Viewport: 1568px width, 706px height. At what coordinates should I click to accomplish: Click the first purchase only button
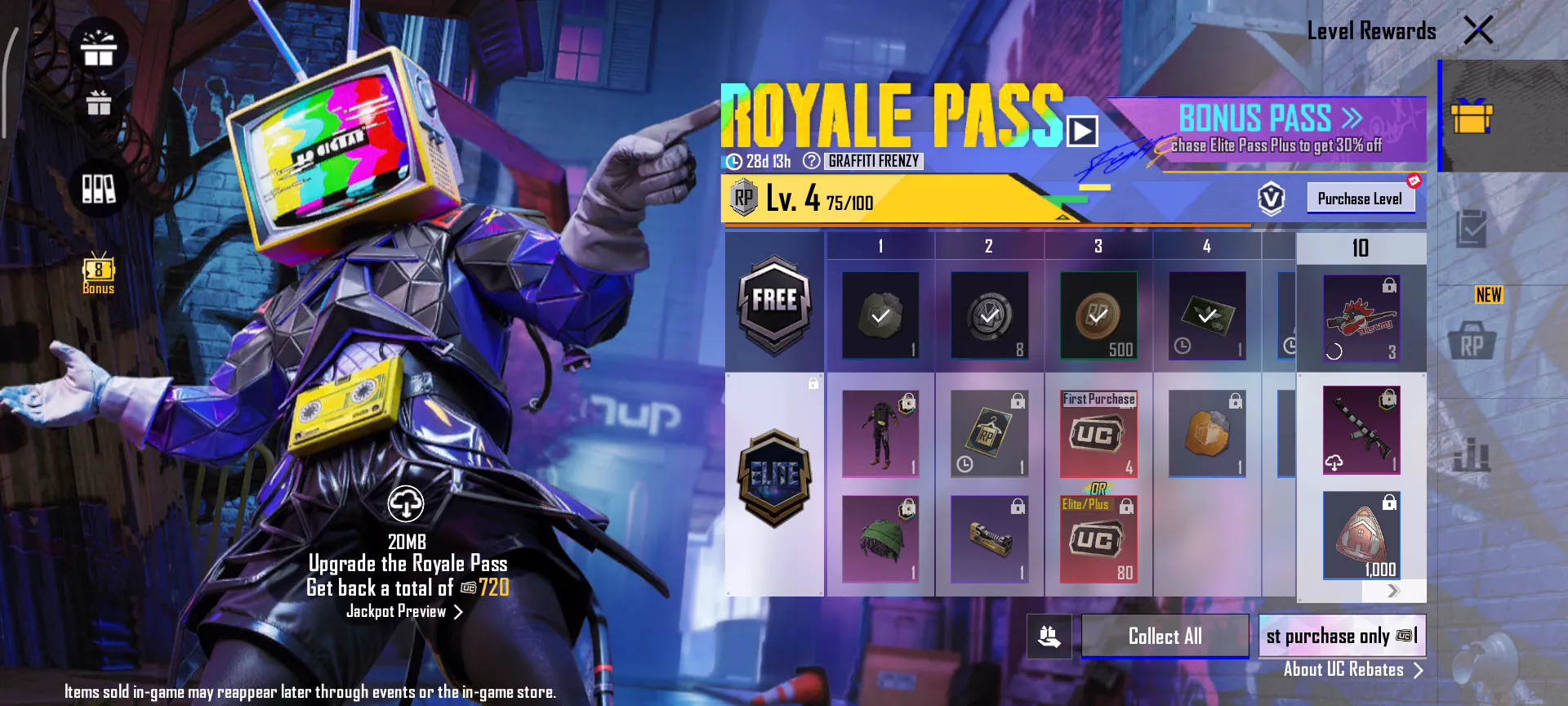tap(1342, 636)
